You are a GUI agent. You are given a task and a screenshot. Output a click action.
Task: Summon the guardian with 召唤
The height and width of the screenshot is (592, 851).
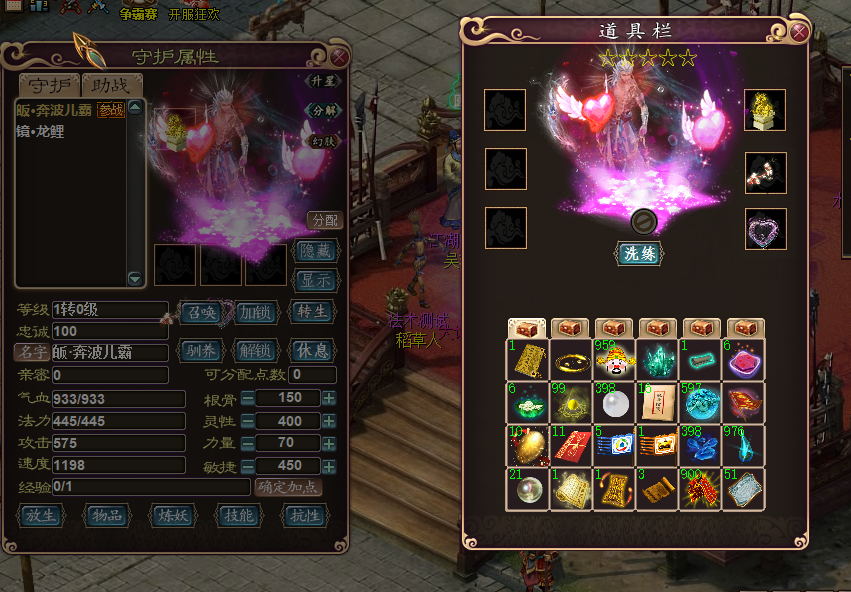pos(202,311)
